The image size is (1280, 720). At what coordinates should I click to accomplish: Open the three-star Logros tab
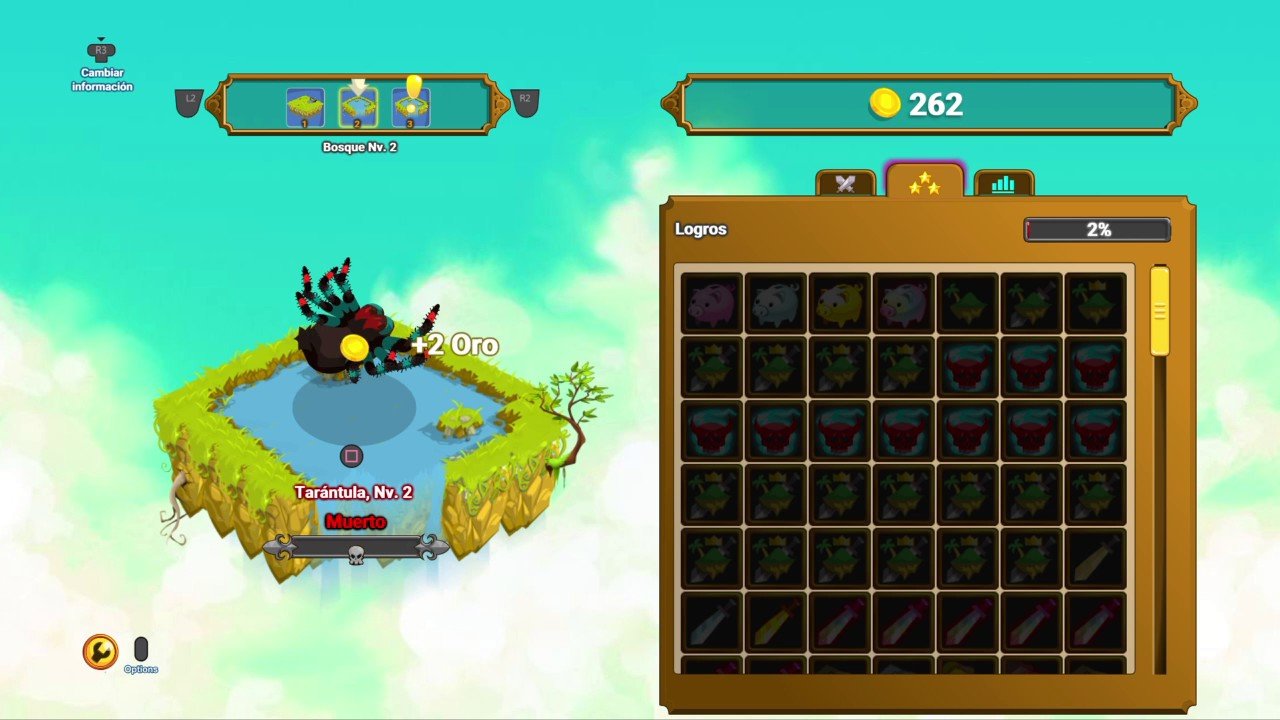(x=924, y=182)
